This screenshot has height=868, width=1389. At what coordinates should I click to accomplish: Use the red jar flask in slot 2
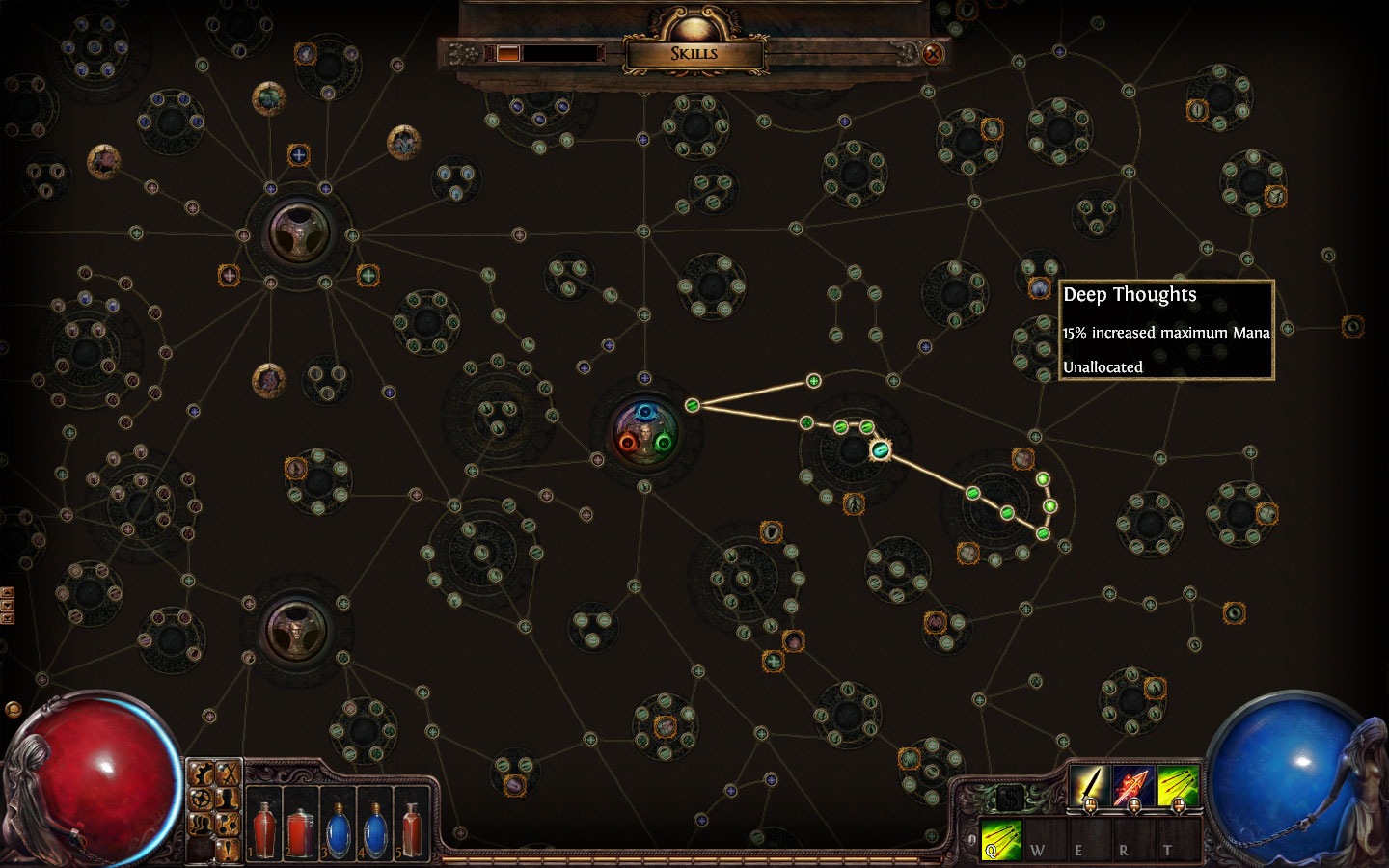tap(301, 830)
